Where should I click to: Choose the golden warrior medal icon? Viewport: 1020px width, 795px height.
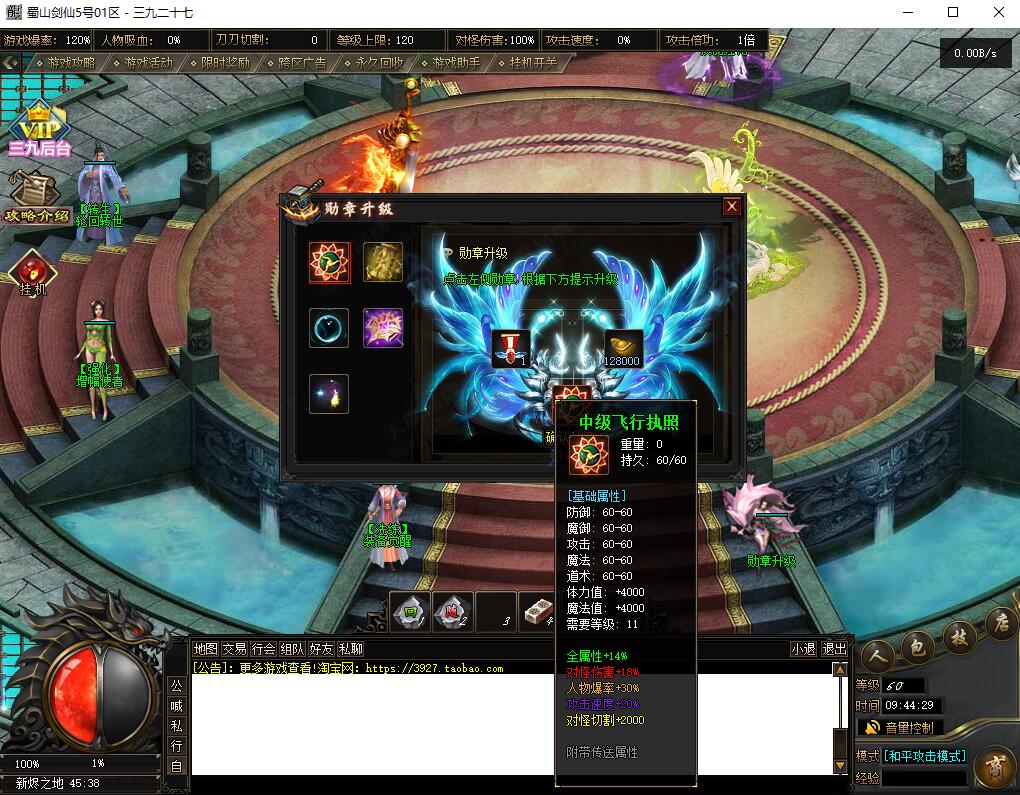point(383,262)
